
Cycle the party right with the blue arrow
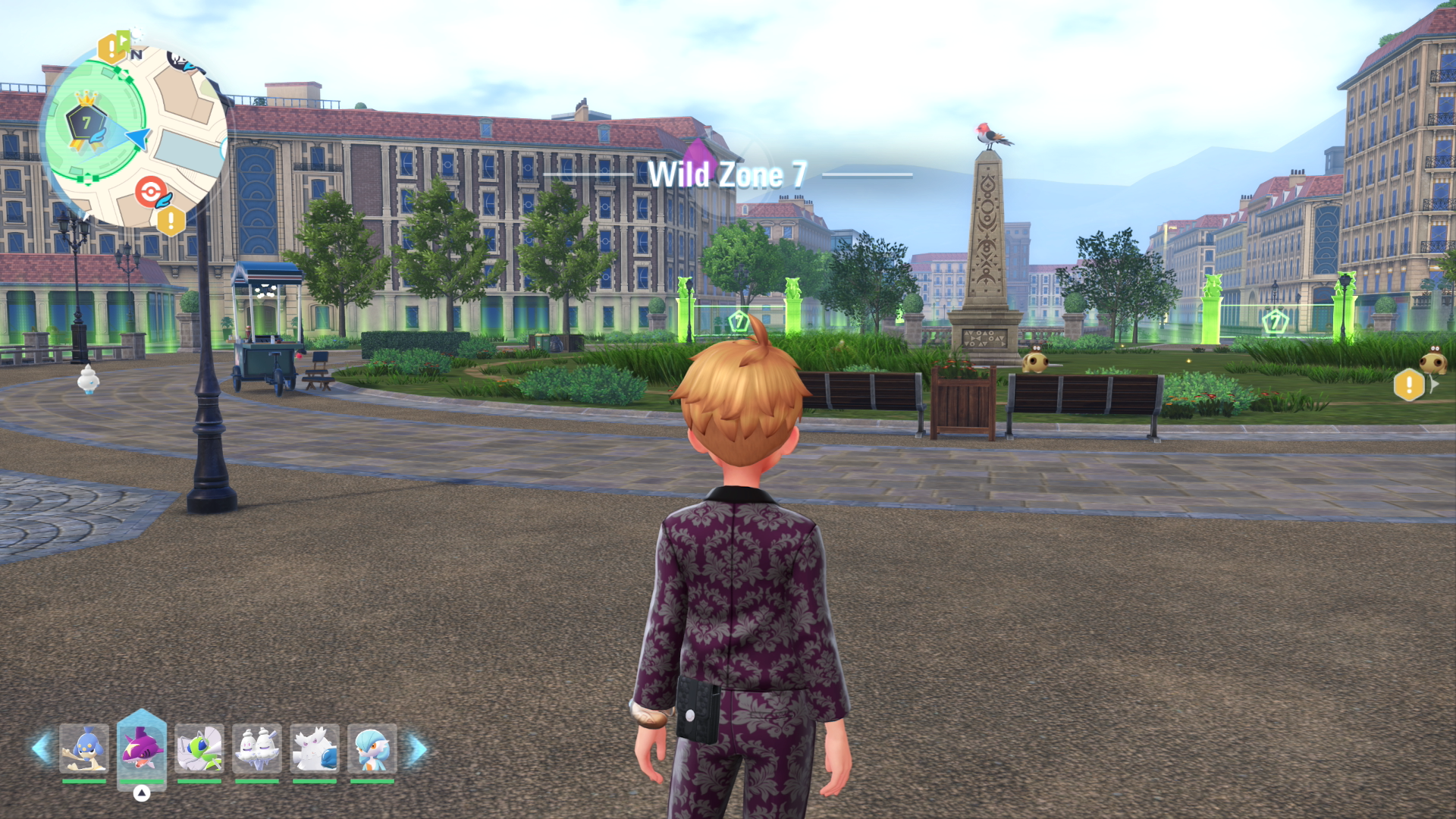click(418, 749)
